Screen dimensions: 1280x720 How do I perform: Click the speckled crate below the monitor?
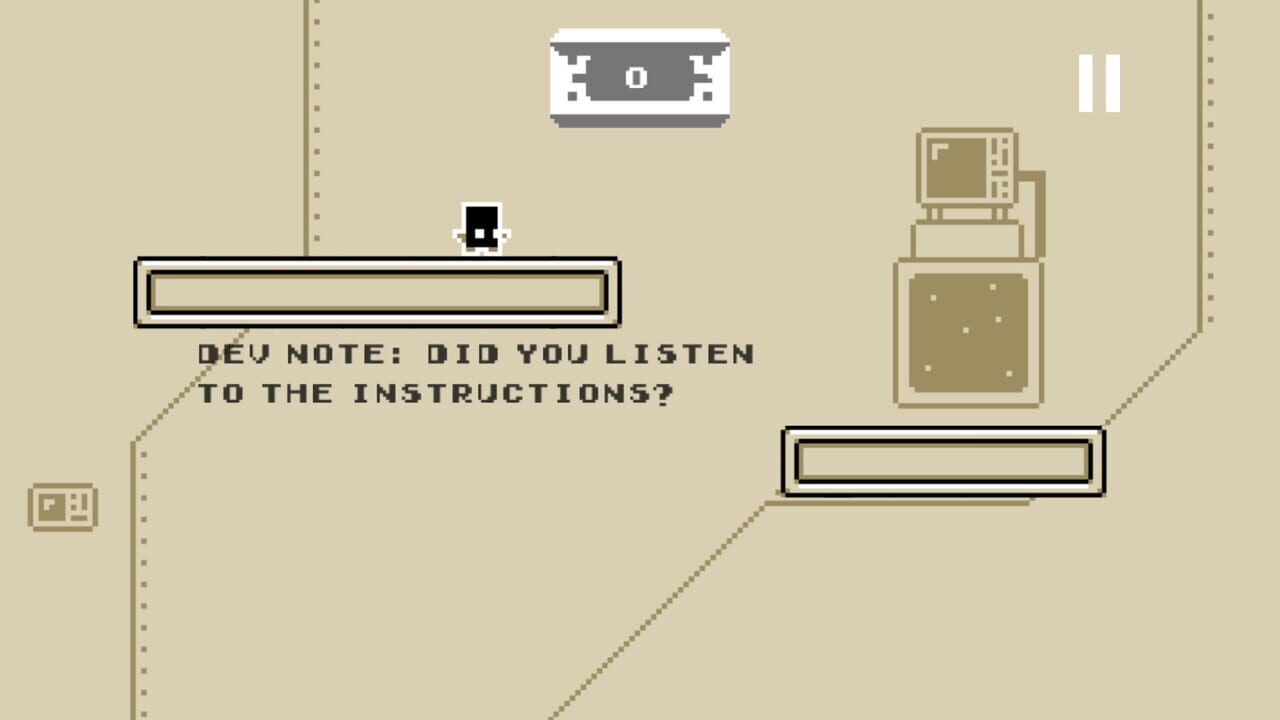[967, 335]
